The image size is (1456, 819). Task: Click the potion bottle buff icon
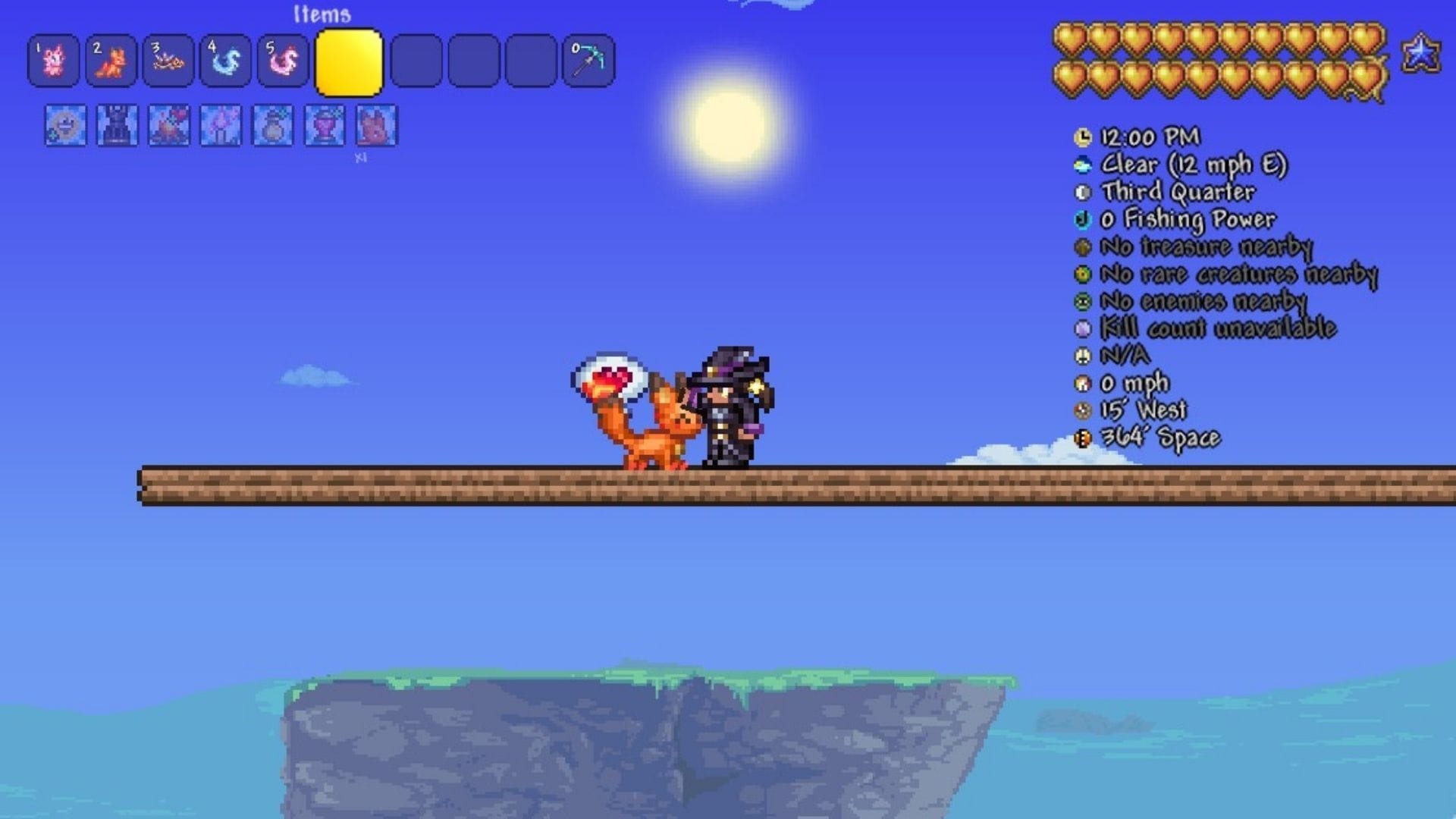click(272, 125)
